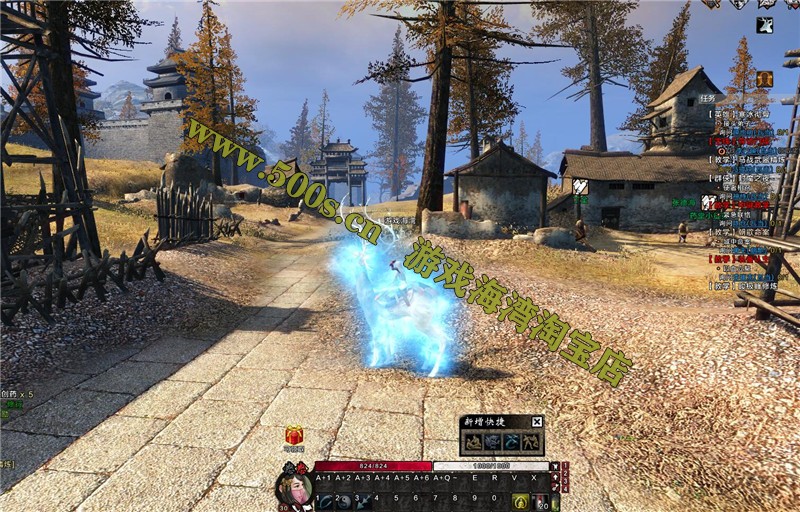
Task: Close the 新增快捷 popup
Action: click(x=537, y=422)
